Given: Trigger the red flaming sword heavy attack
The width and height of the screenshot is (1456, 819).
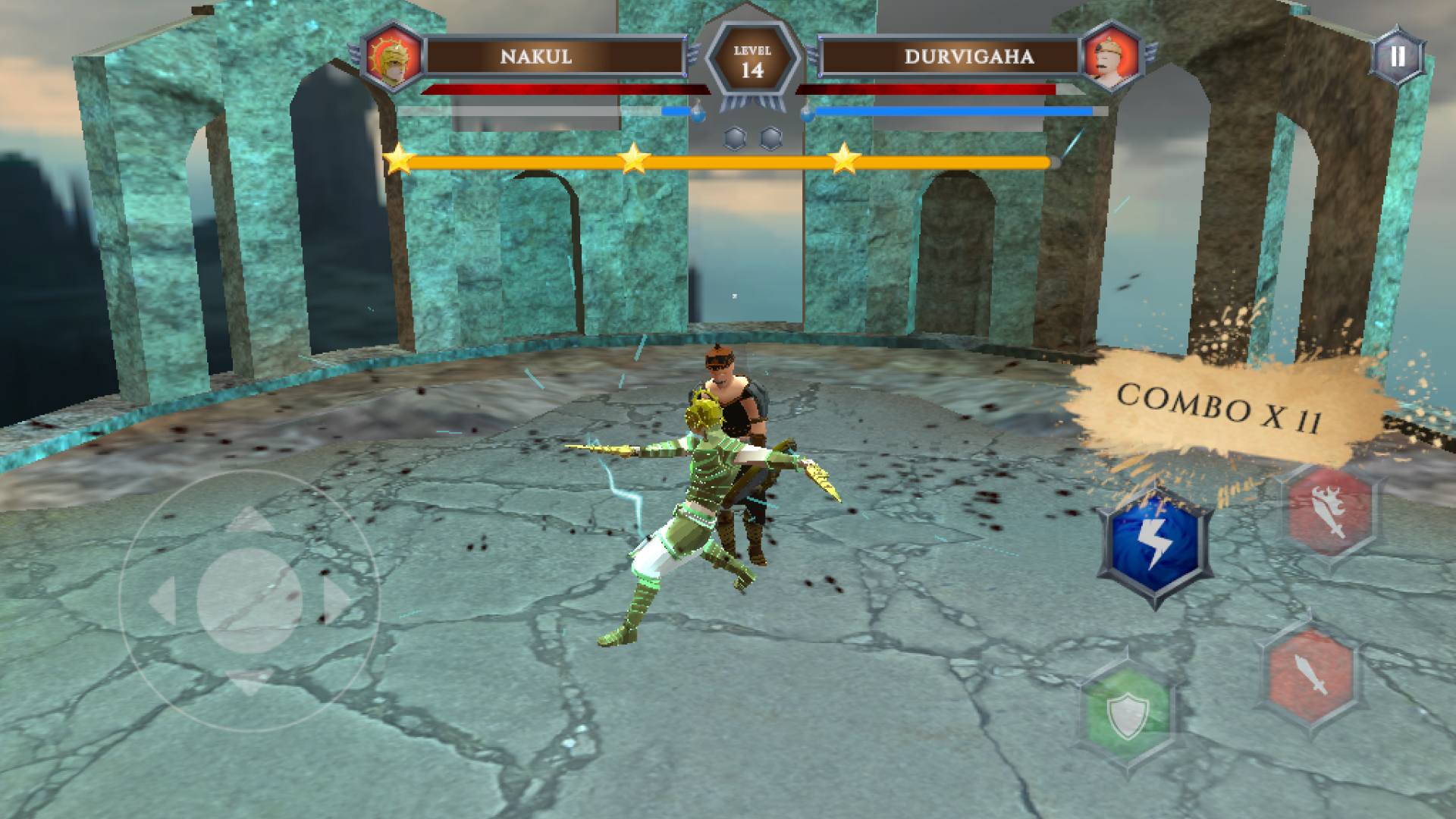Looking at the screenshot, I should point(1329,512).
